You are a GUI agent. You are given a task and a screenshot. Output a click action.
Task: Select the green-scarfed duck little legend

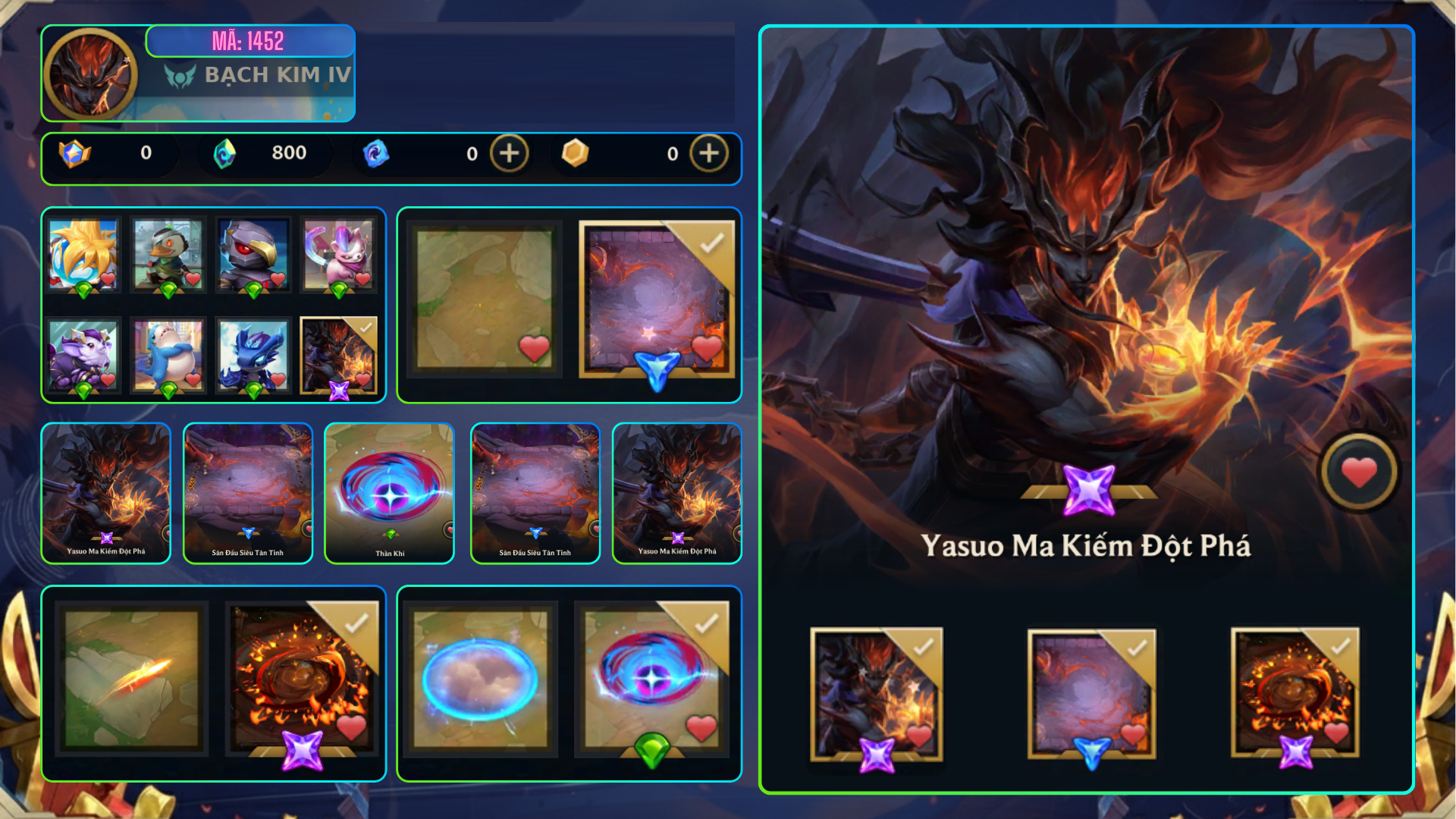pos(168,255)
